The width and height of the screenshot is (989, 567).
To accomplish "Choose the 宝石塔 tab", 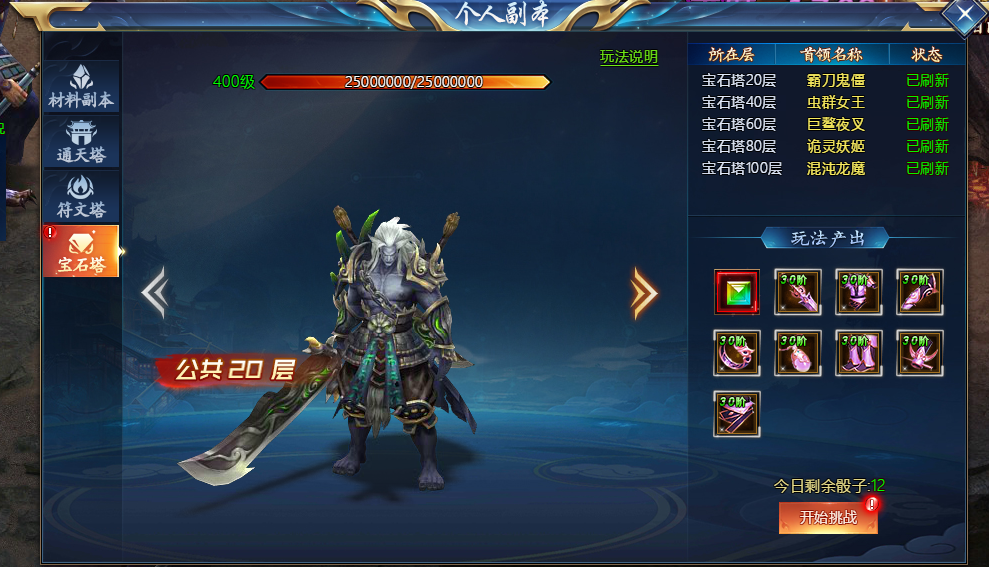I will [x=81, y=251].
